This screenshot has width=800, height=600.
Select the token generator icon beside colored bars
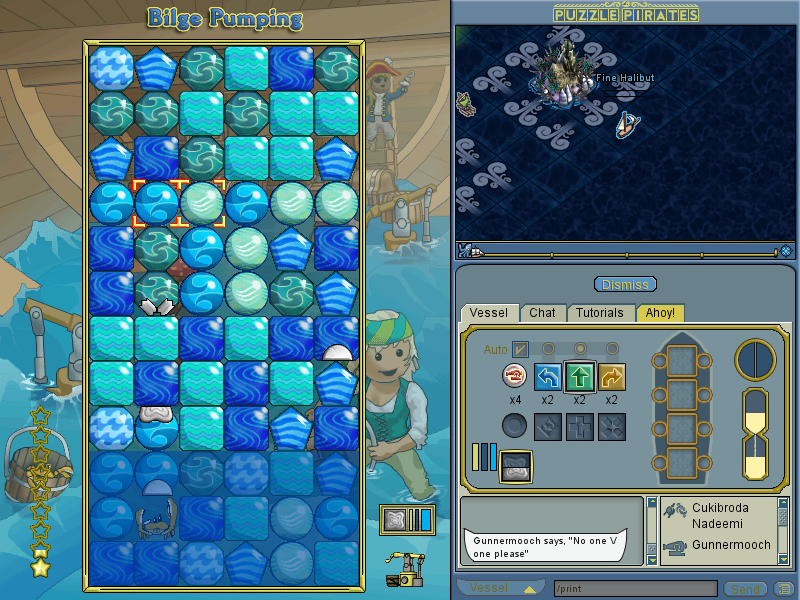(x=516, y=465)
